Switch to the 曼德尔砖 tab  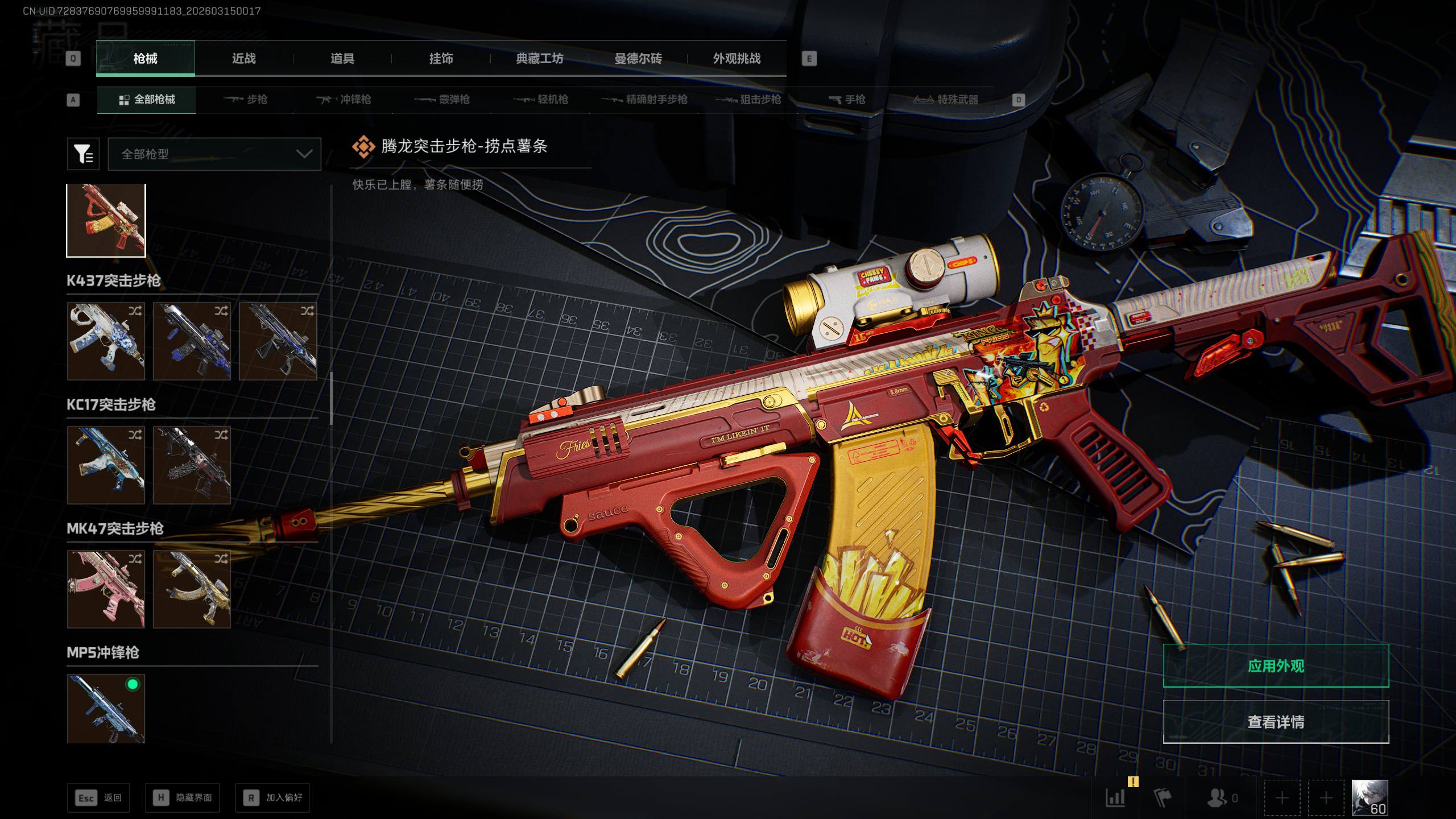coord(638,59)
